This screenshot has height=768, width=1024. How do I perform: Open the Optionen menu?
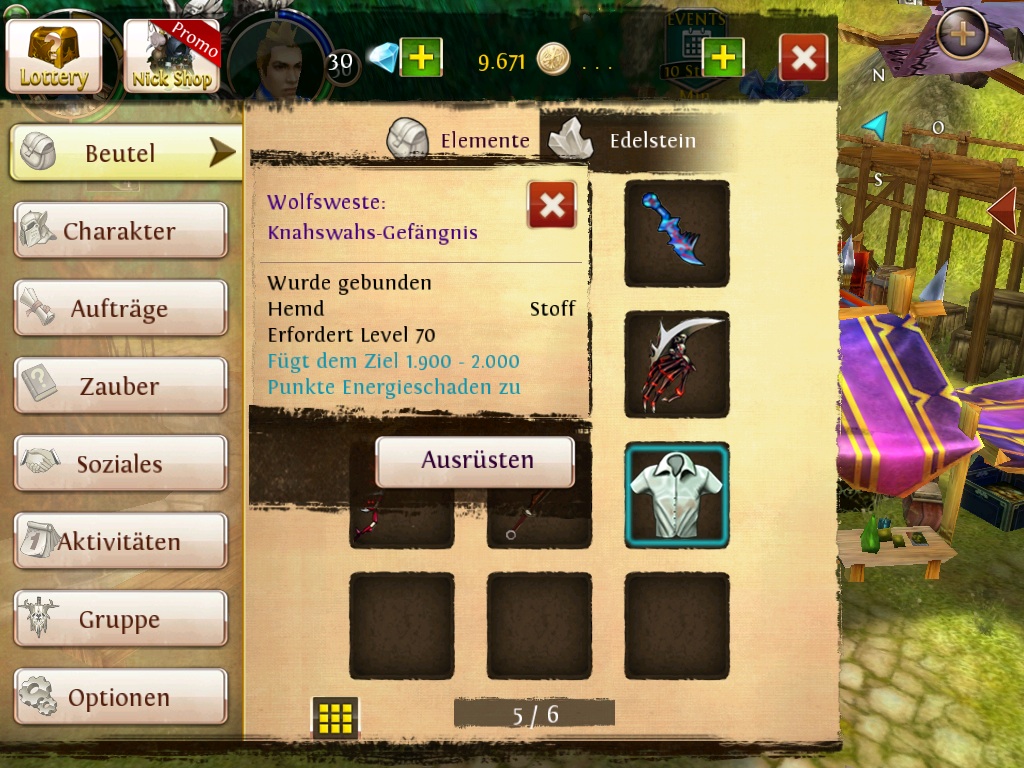click(x=120, y=697)
